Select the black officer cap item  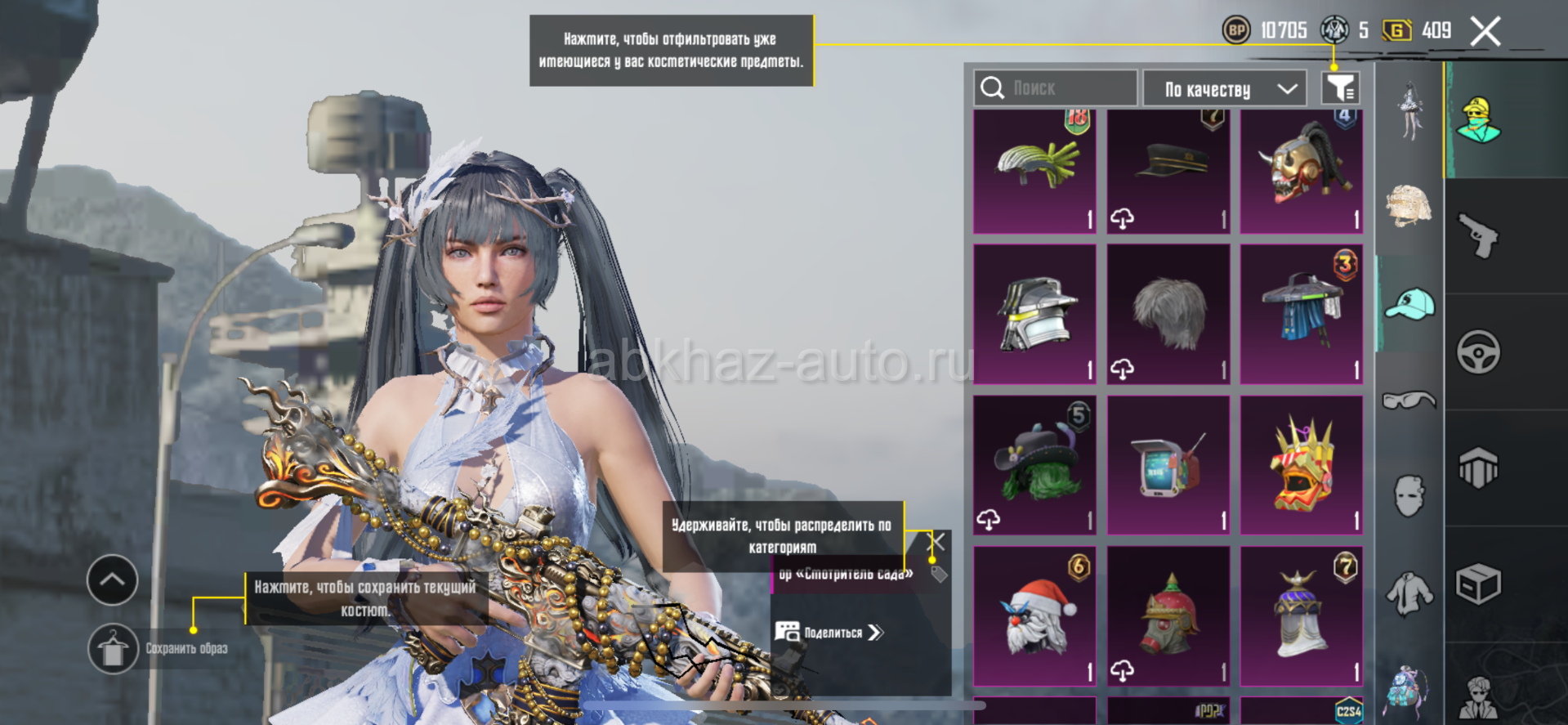(1168, 172)
